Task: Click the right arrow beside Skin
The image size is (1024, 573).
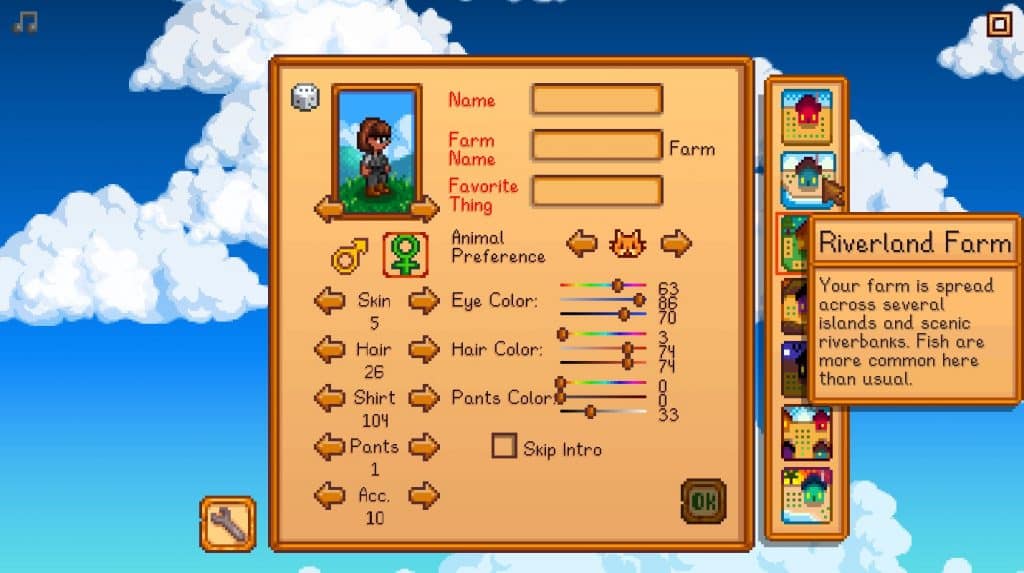Action: (x=424, y=299)
